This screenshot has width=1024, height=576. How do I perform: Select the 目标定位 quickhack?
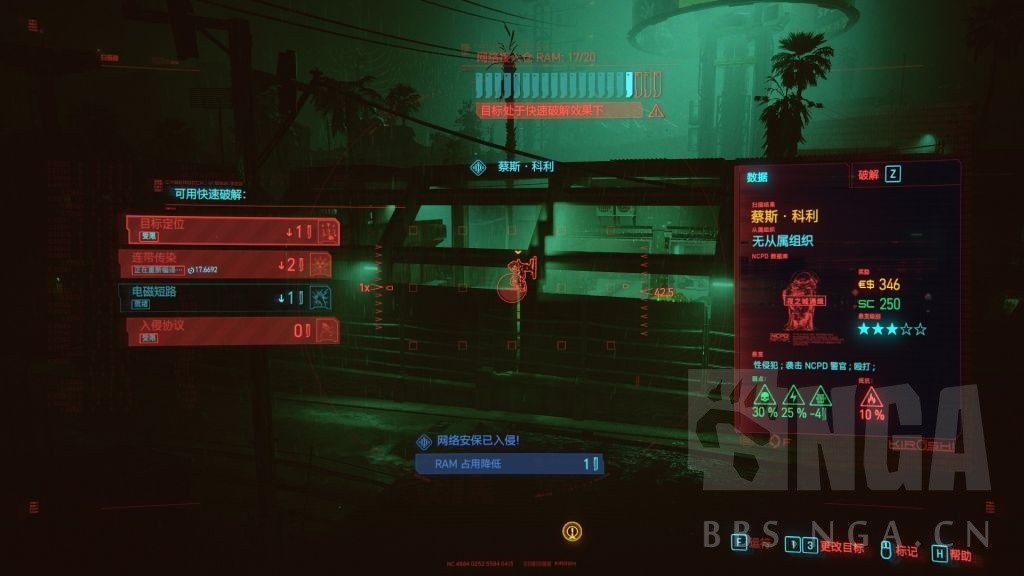(x=232, y=231)
